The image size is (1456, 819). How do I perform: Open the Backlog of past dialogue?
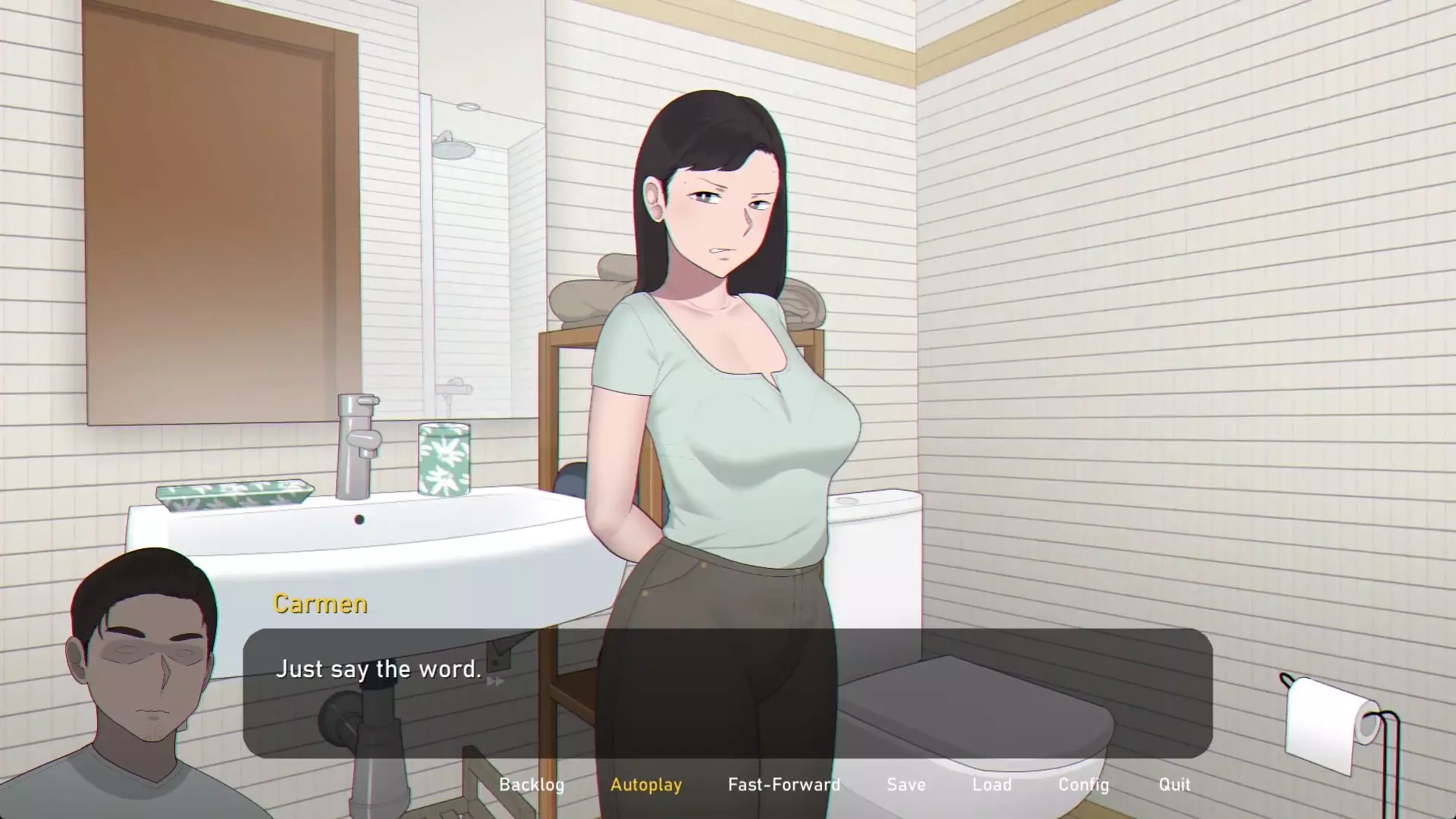pyautogui.click(x=532, y=784)
